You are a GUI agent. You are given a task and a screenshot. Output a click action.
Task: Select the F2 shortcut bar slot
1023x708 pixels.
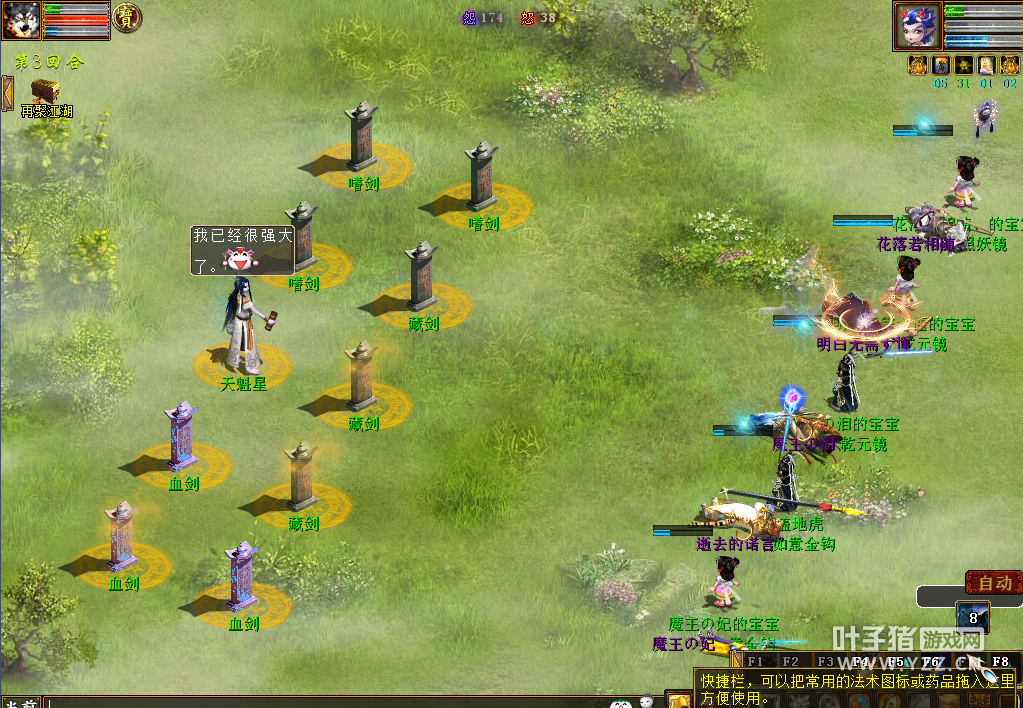(x=790, y=661)
